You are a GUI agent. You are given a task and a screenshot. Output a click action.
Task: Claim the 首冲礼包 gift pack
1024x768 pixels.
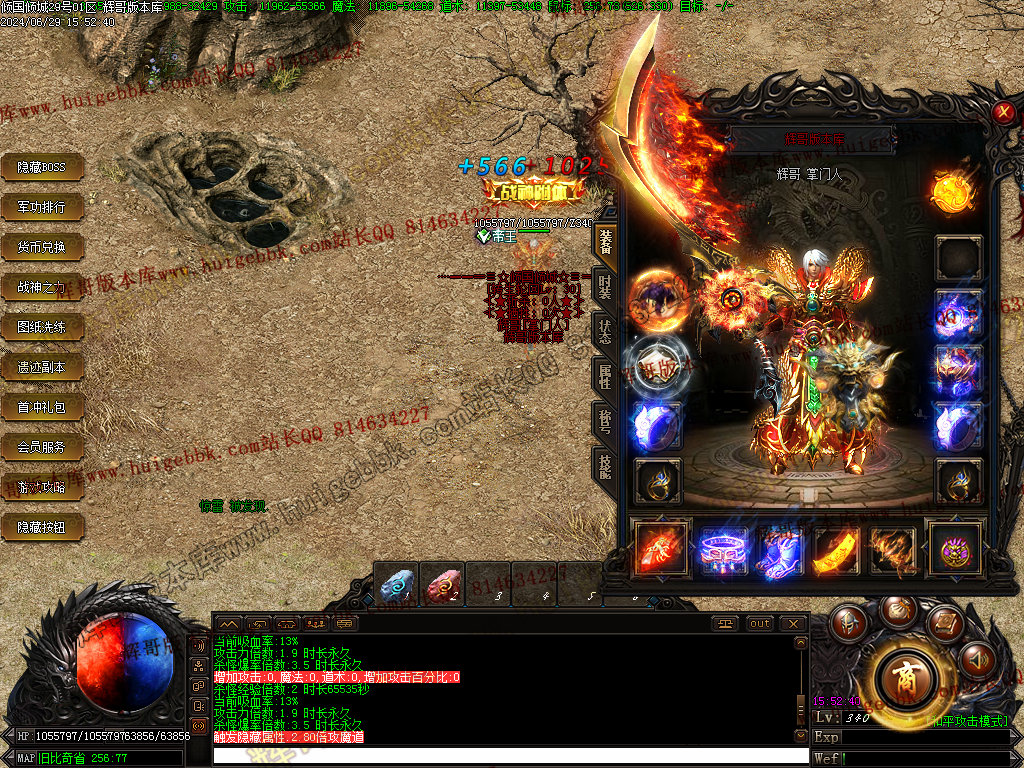click(x=41, y=407)
